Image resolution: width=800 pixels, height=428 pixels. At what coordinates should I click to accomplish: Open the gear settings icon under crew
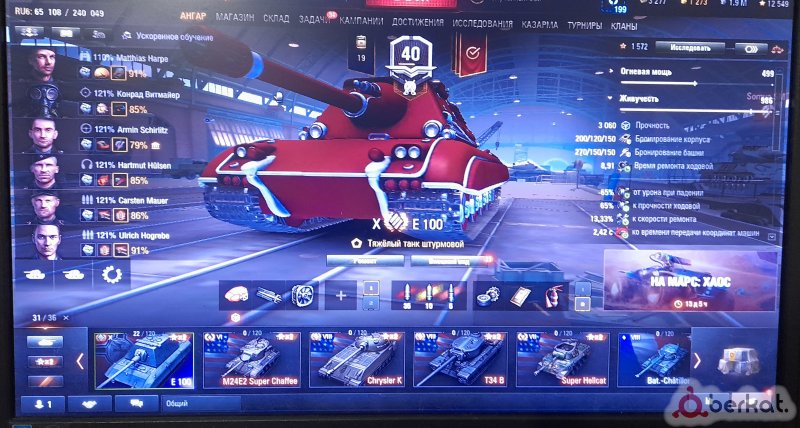tap(112, 274)
